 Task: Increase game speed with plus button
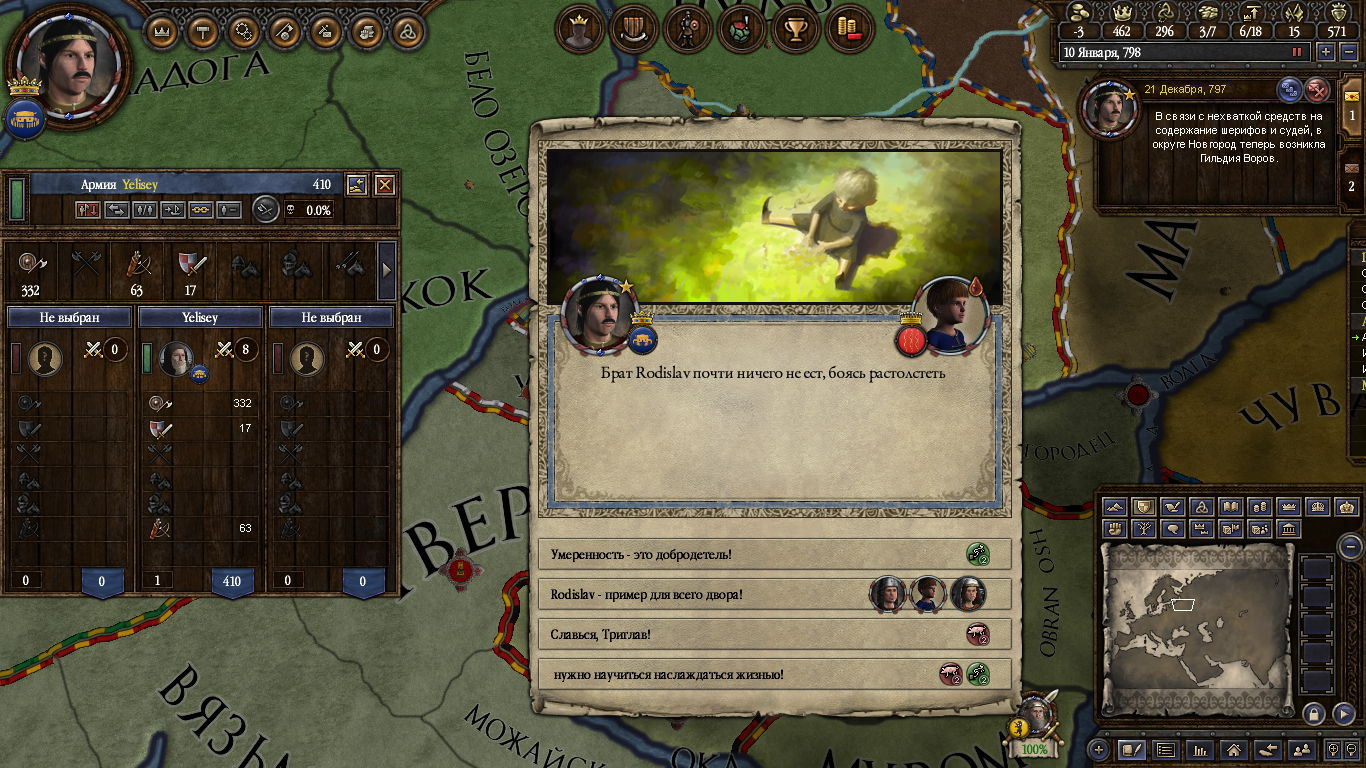point(1326,52)
